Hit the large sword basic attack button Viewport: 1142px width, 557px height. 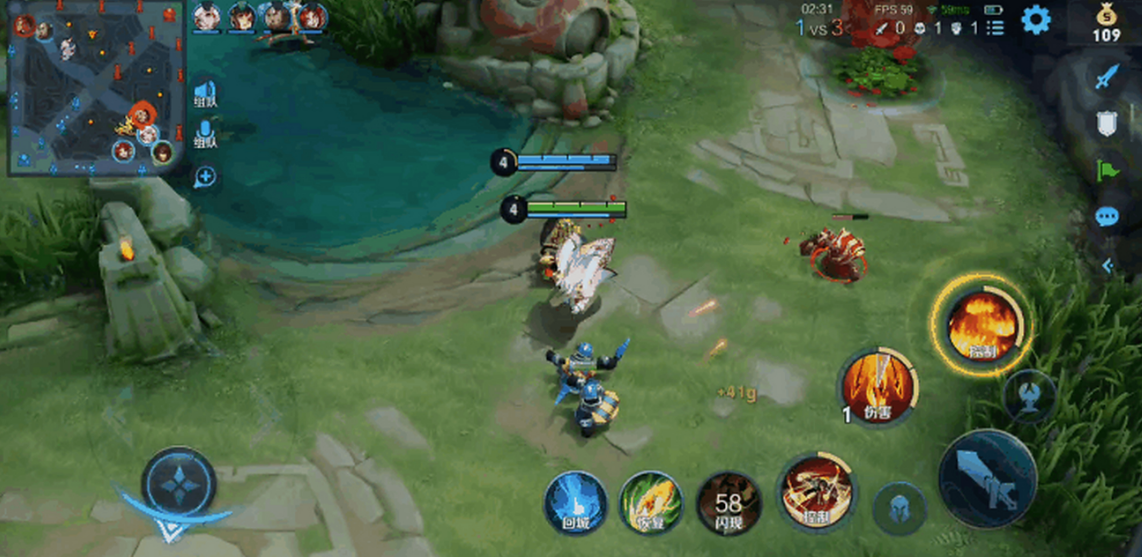pyautogui.click(x=988, y=480)
